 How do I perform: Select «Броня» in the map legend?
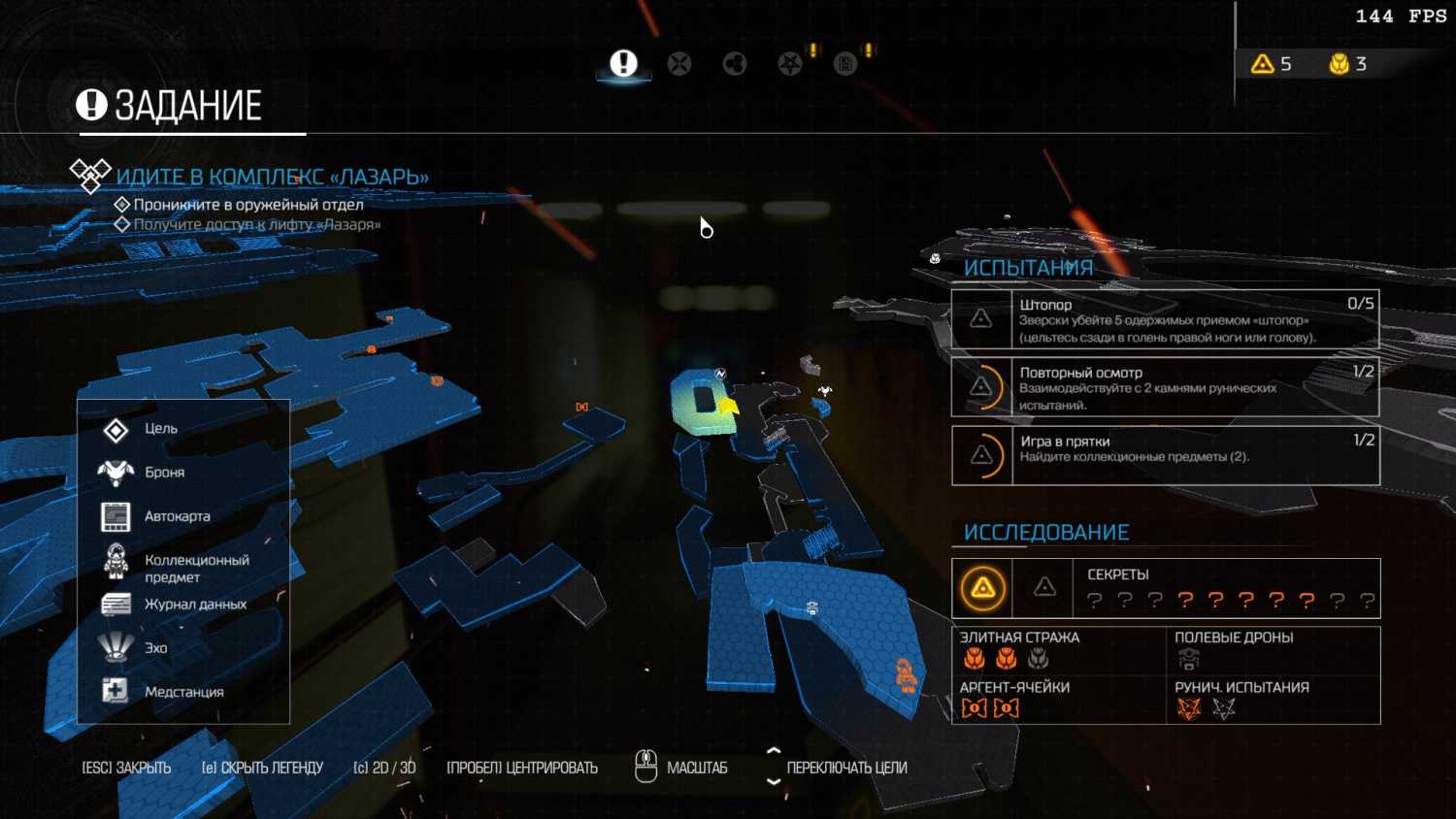click(164, 473)
